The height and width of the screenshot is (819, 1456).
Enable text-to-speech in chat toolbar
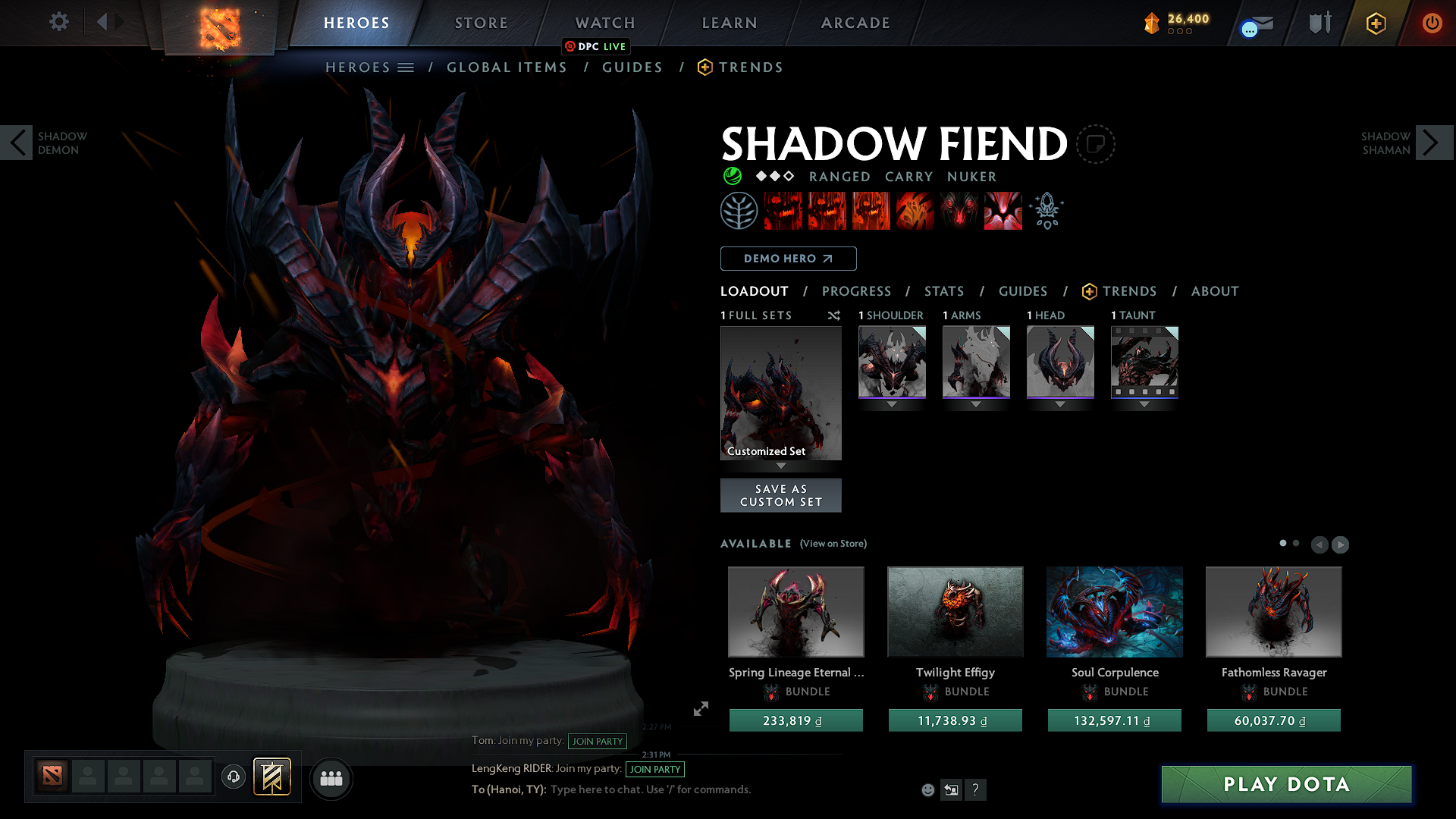(951, 789)
